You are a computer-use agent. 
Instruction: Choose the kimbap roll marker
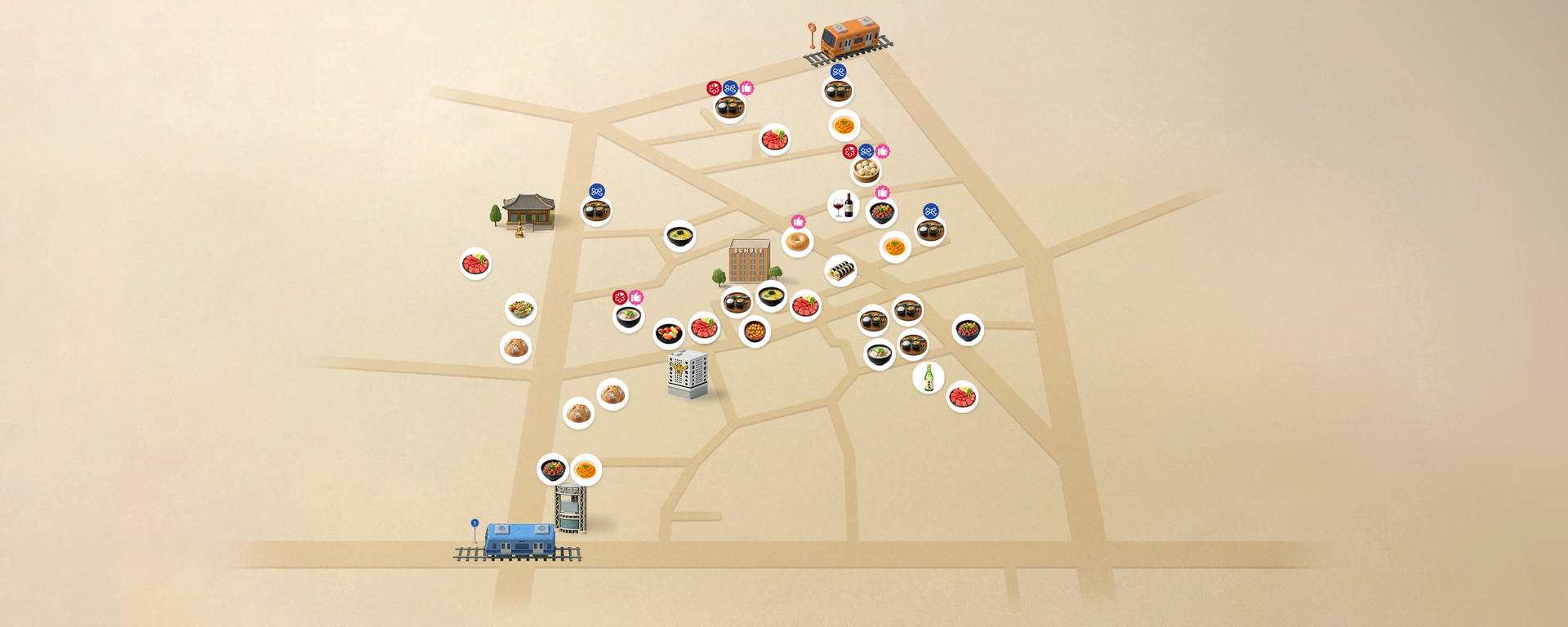[840, 270]
